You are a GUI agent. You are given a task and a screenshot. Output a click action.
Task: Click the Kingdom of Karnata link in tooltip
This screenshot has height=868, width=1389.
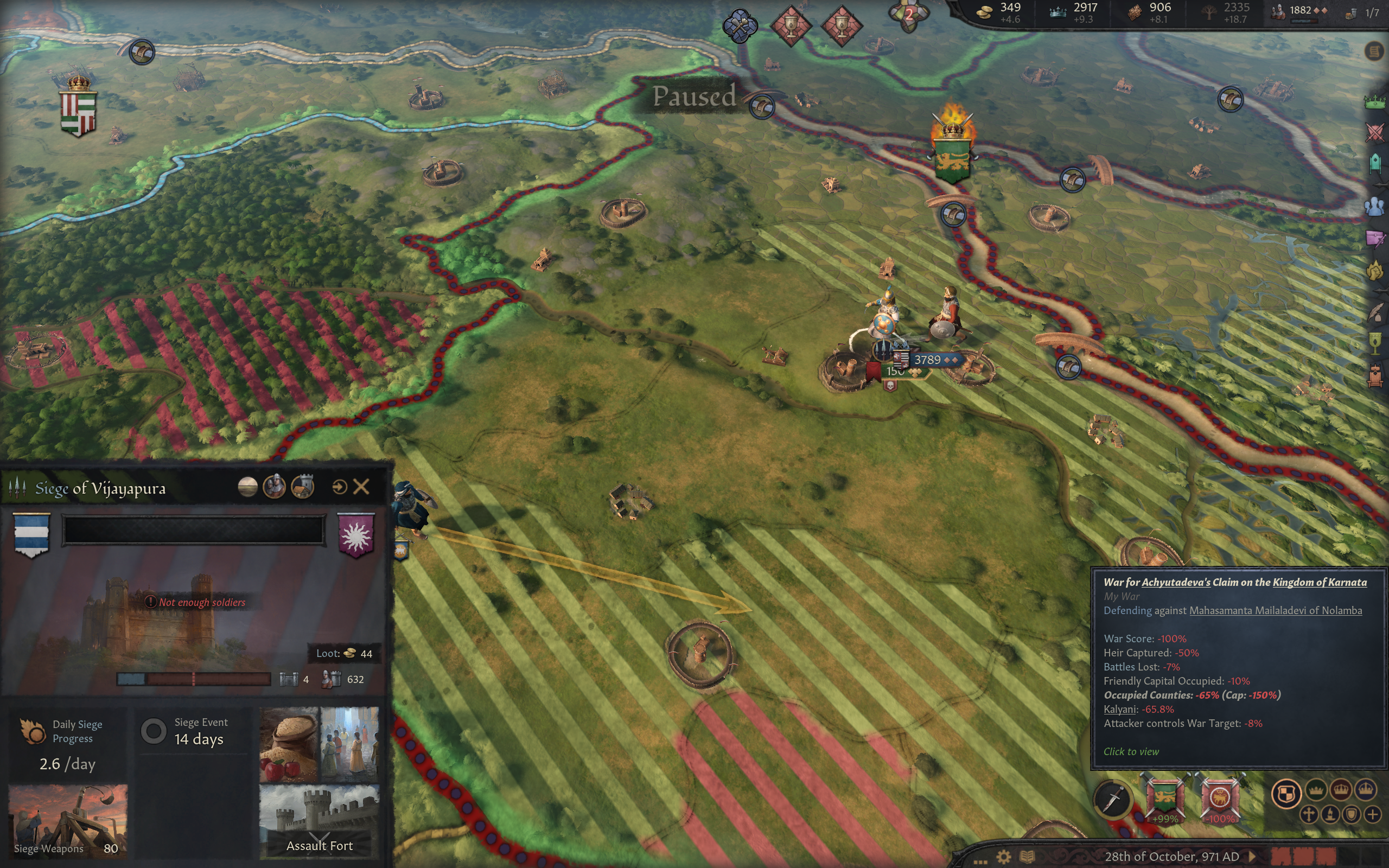(1320, 582)
